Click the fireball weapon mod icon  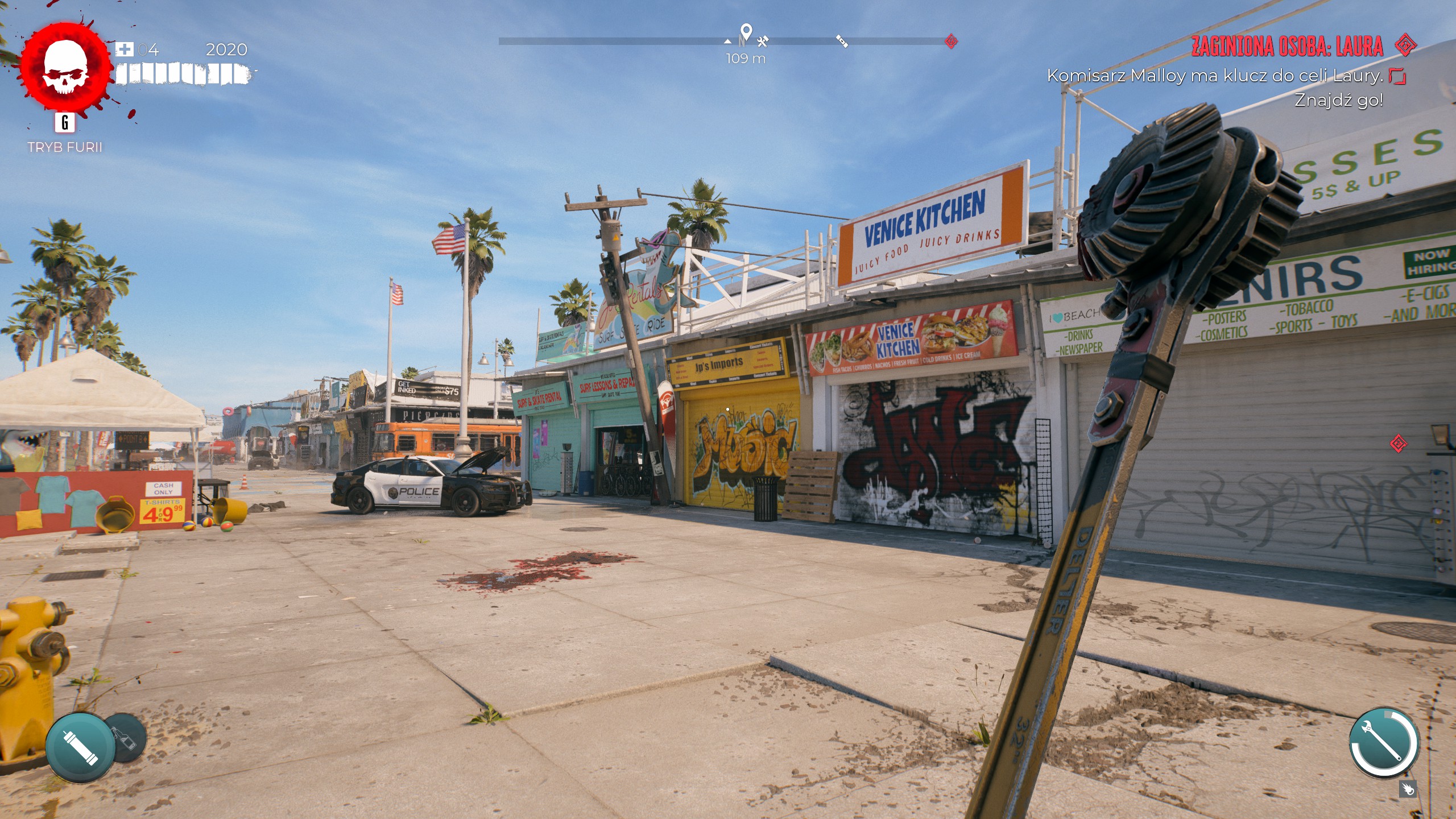tap(1408, 789)
